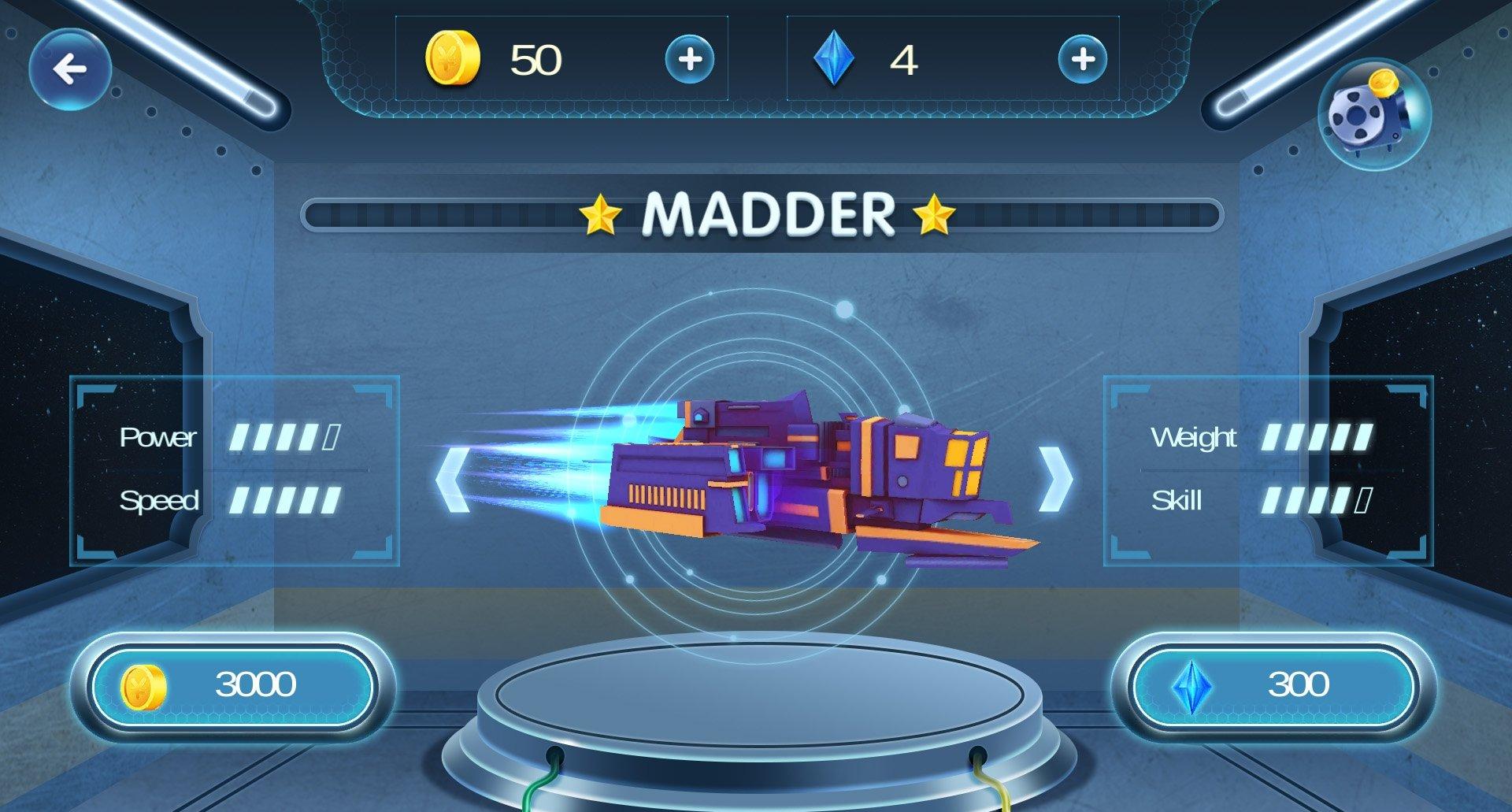Show the next ship with right arrow
The height and width of the screenshot is (812, 1512).
tap(1056, 480)
